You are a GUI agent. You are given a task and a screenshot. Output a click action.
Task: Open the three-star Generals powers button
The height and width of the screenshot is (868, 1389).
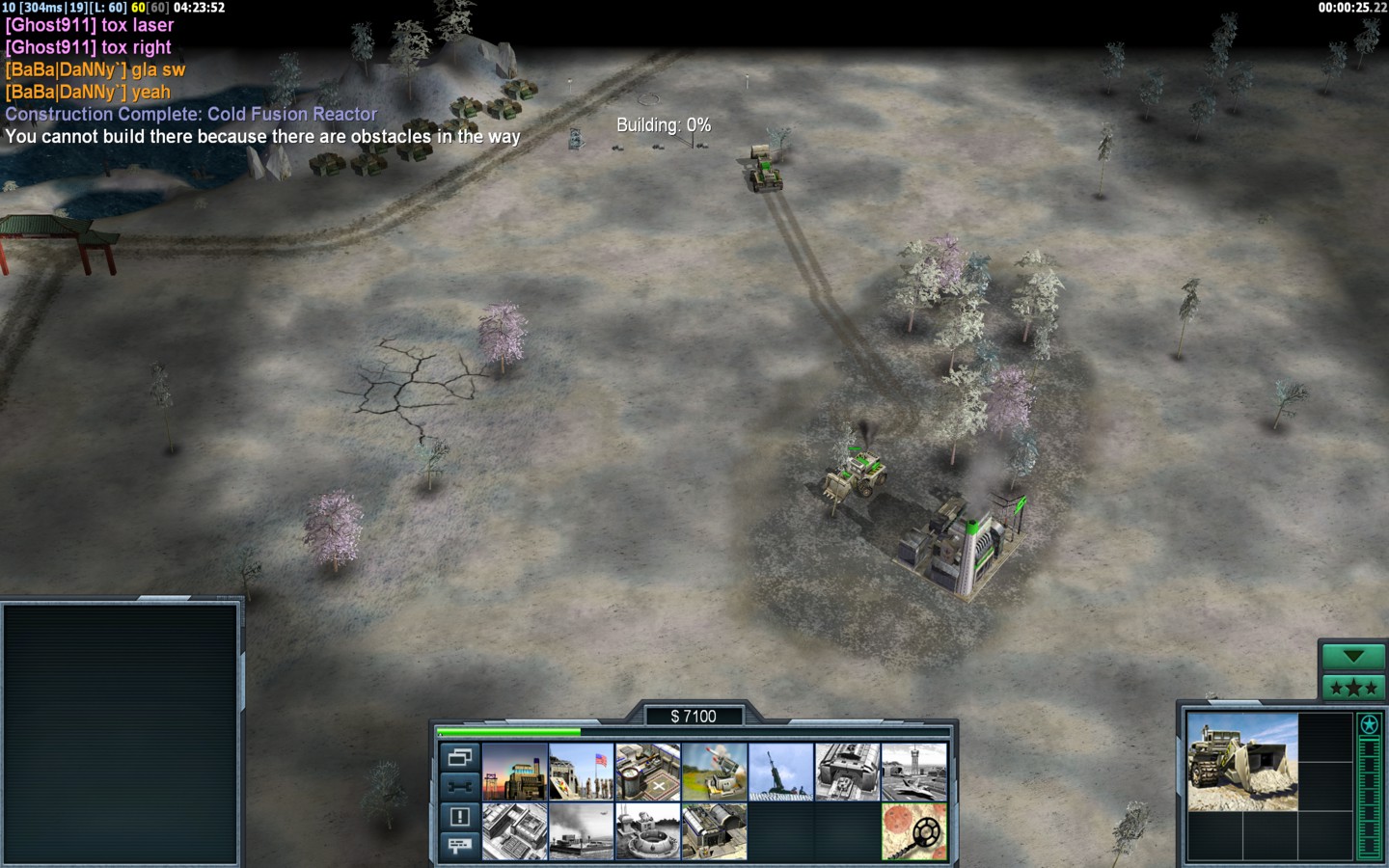pyautogui.click(x=1352, y=688)
